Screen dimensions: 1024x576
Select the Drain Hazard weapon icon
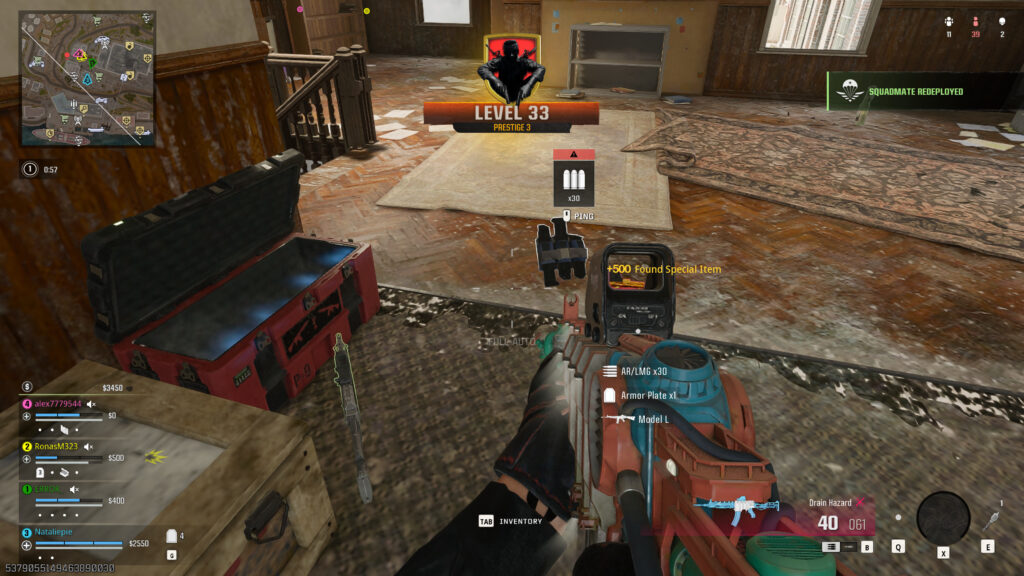click(x=738, y=511)
